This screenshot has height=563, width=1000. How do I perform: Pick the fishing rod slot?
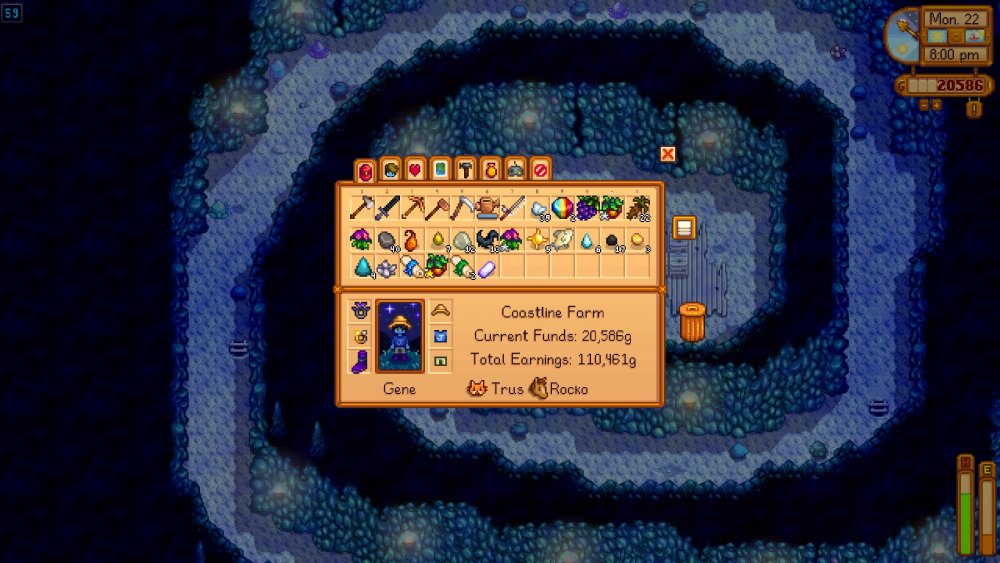[512, 208]
